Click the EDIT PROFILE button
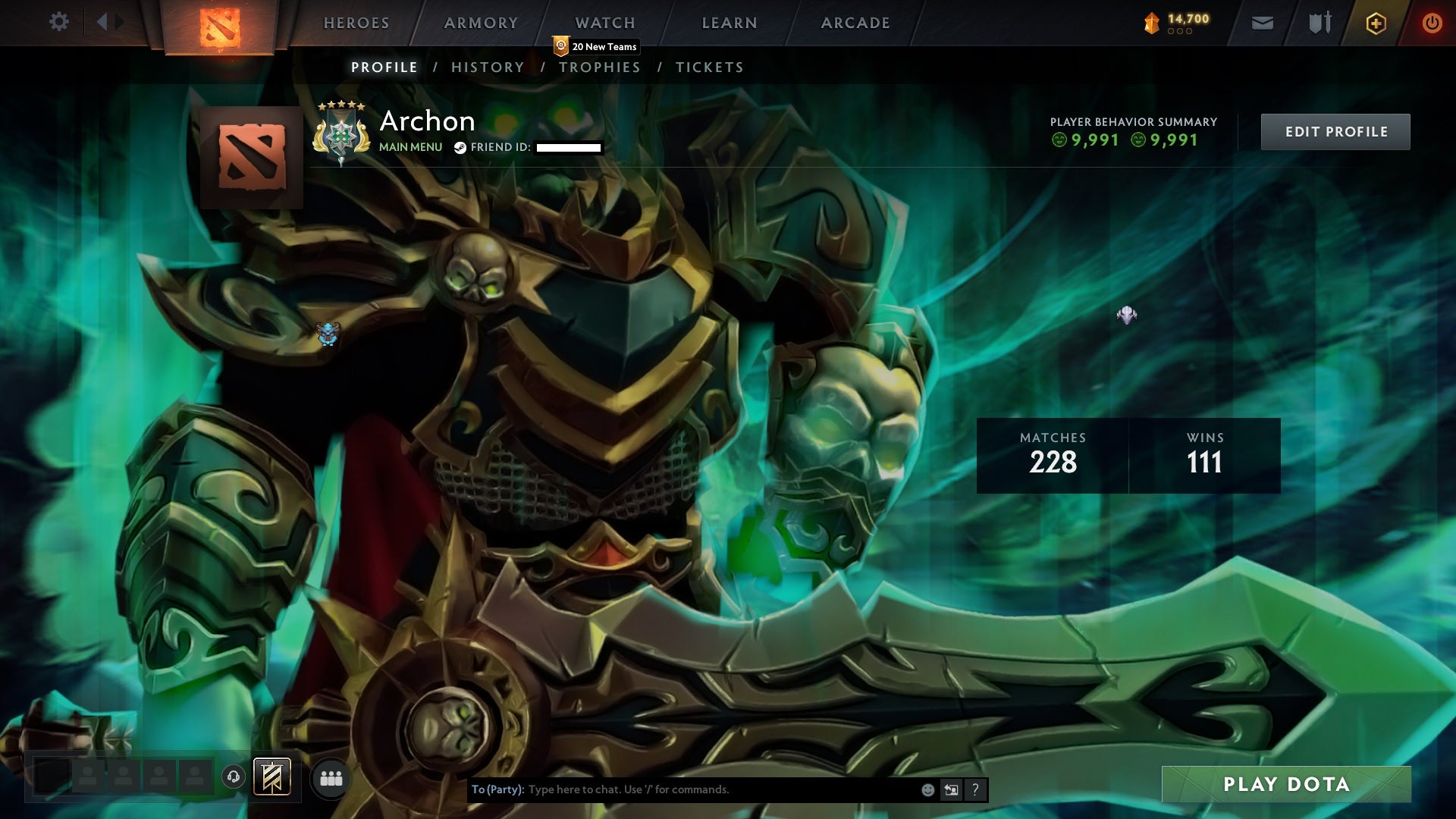This screenshot has height=819, width=1456. [1335, 130]
